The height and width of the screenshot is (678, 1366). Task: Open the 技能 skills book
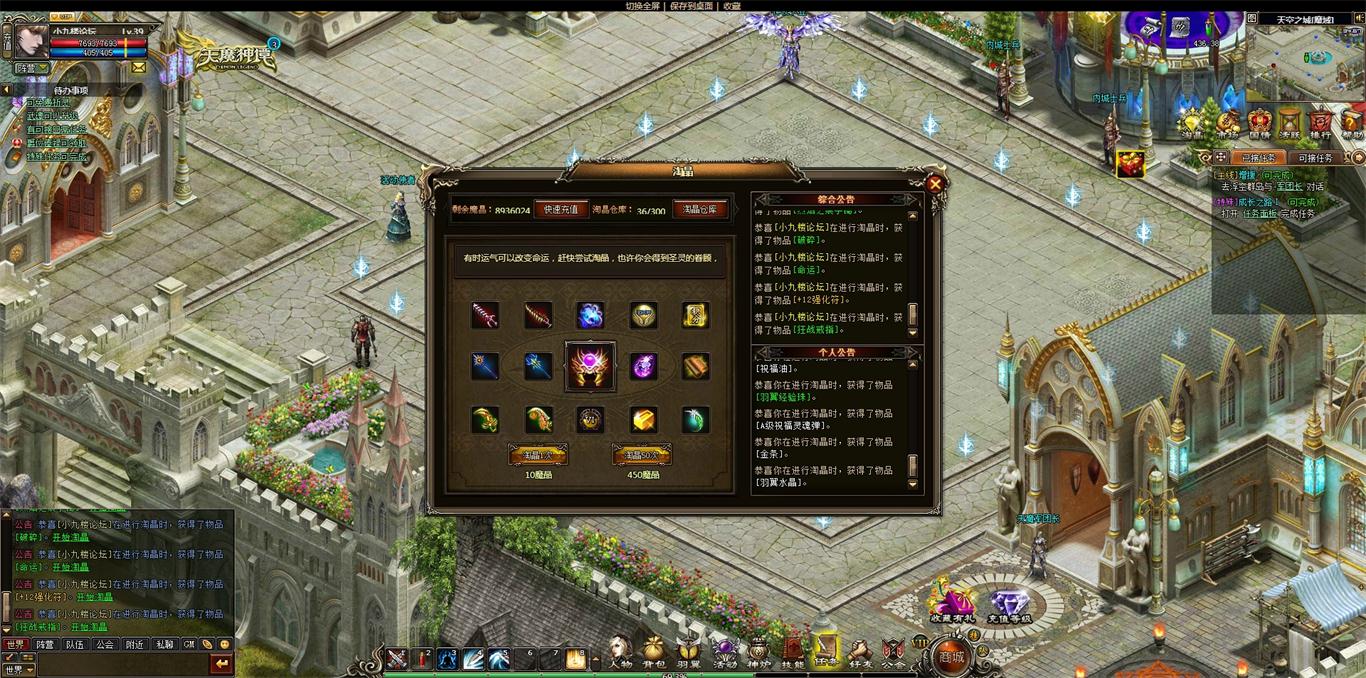click(x=793, y=653)
